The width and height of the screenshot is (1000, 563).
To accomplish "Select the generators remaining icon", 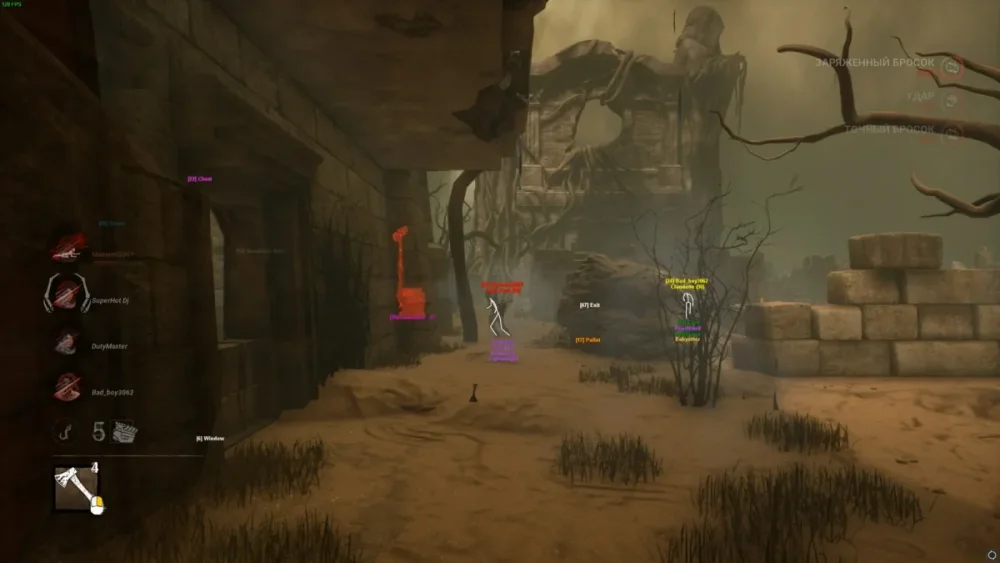I will click(125, 432).
